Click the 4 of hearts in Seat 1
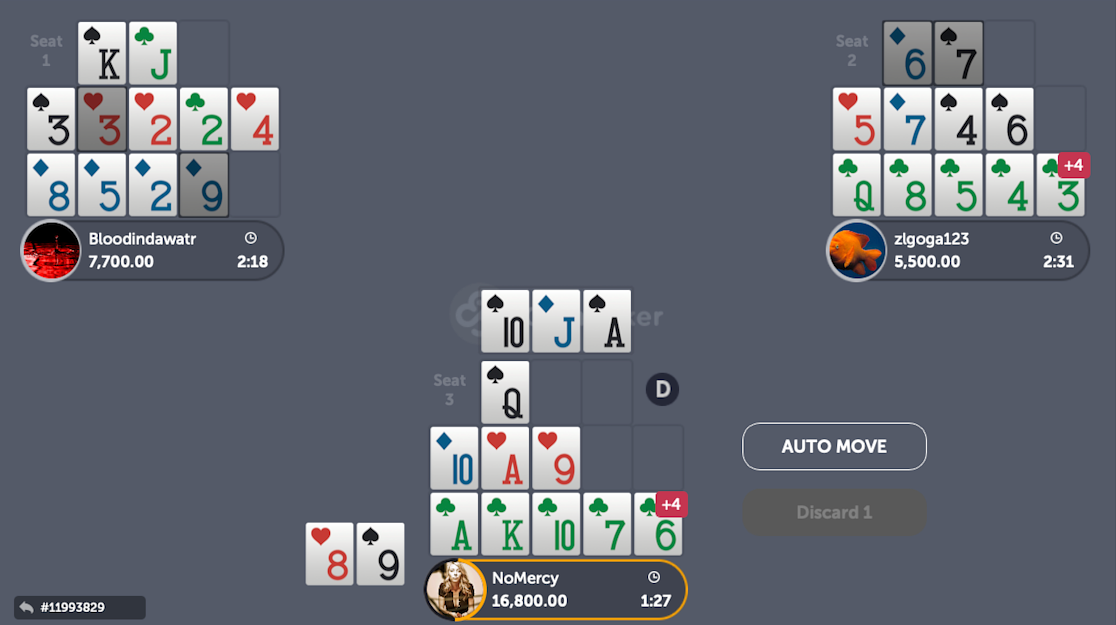Viewport: 1116px width, 625px height. click(x=255, y=119)
